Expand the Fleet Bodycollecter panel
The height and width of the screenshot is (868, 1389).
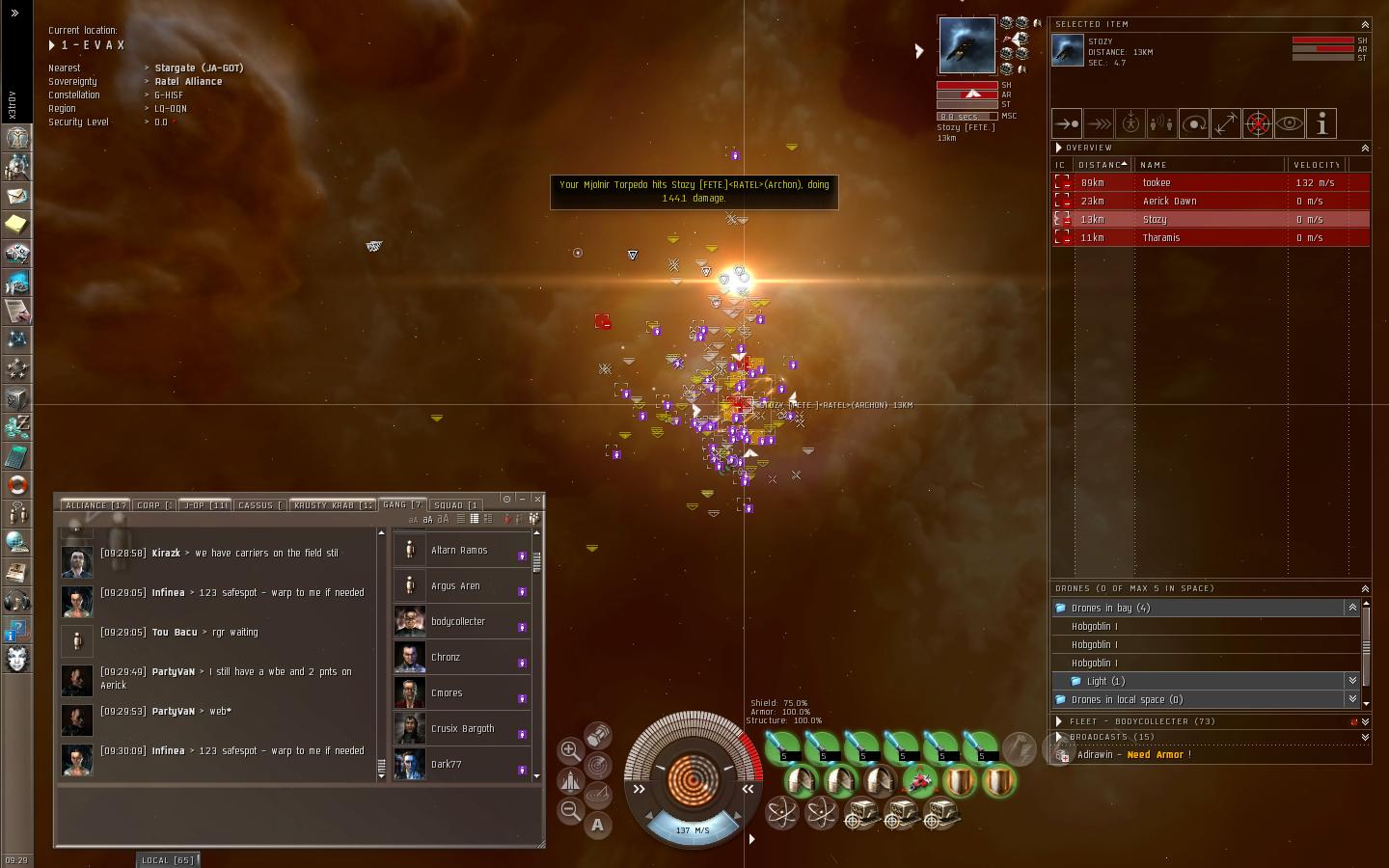[x=1059, y=720]
